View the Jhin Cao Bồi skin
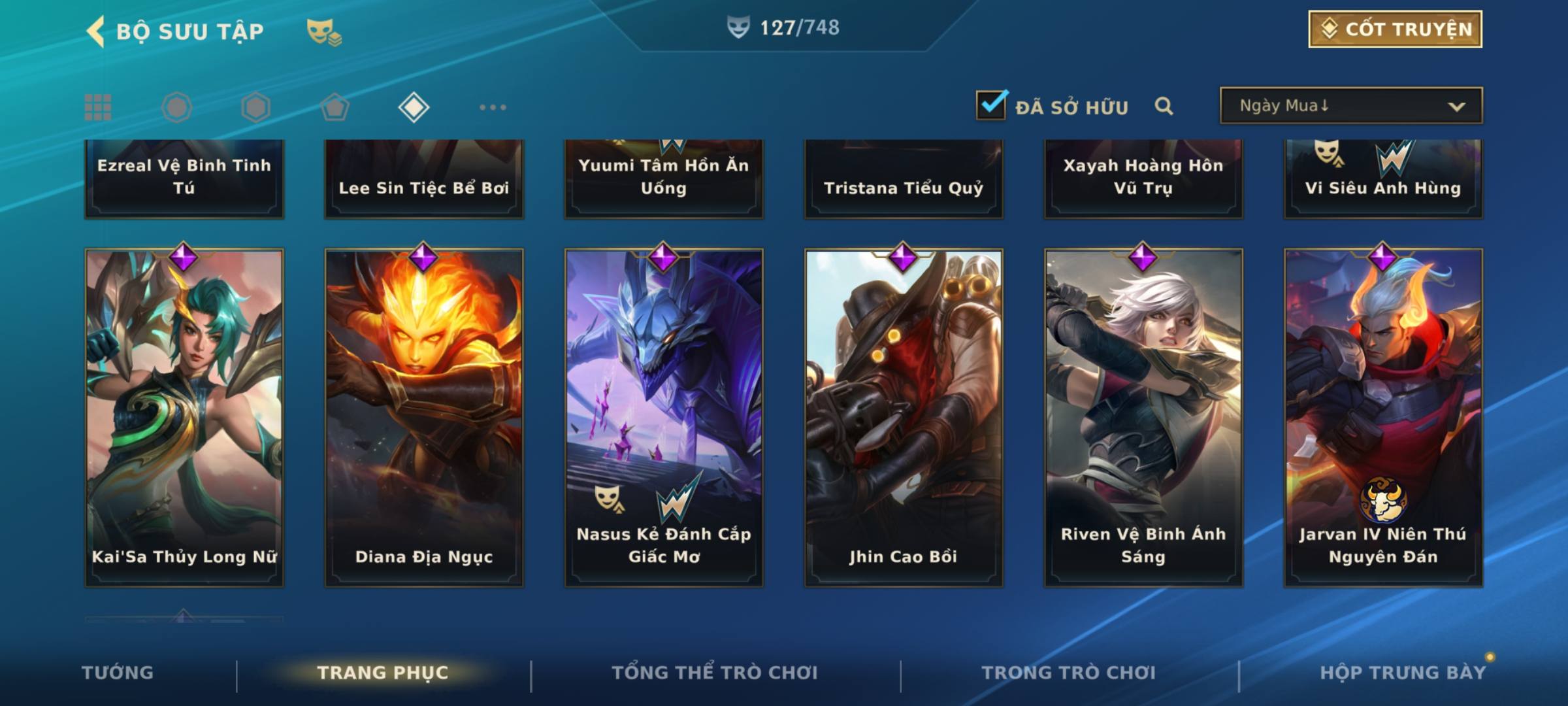Image resolution: width=1568 pixels, height=706 pixels. tap(904, 417)
